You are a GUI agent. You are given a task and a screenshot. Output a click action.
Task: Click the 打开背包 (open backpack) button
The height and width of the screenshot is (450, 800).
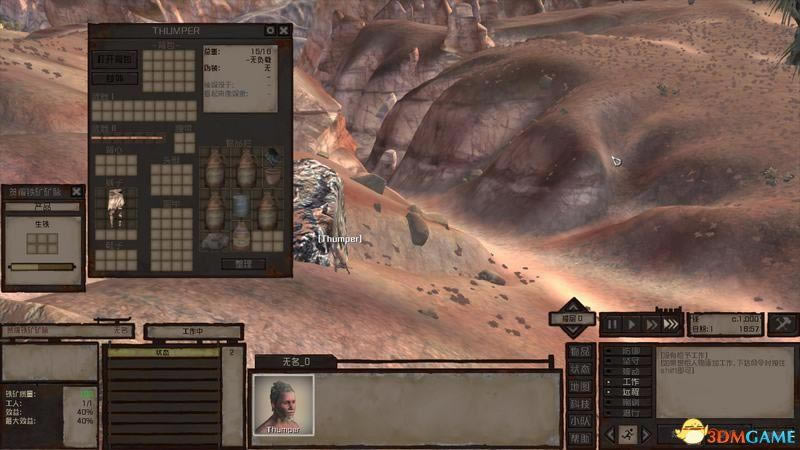(116, 59)
